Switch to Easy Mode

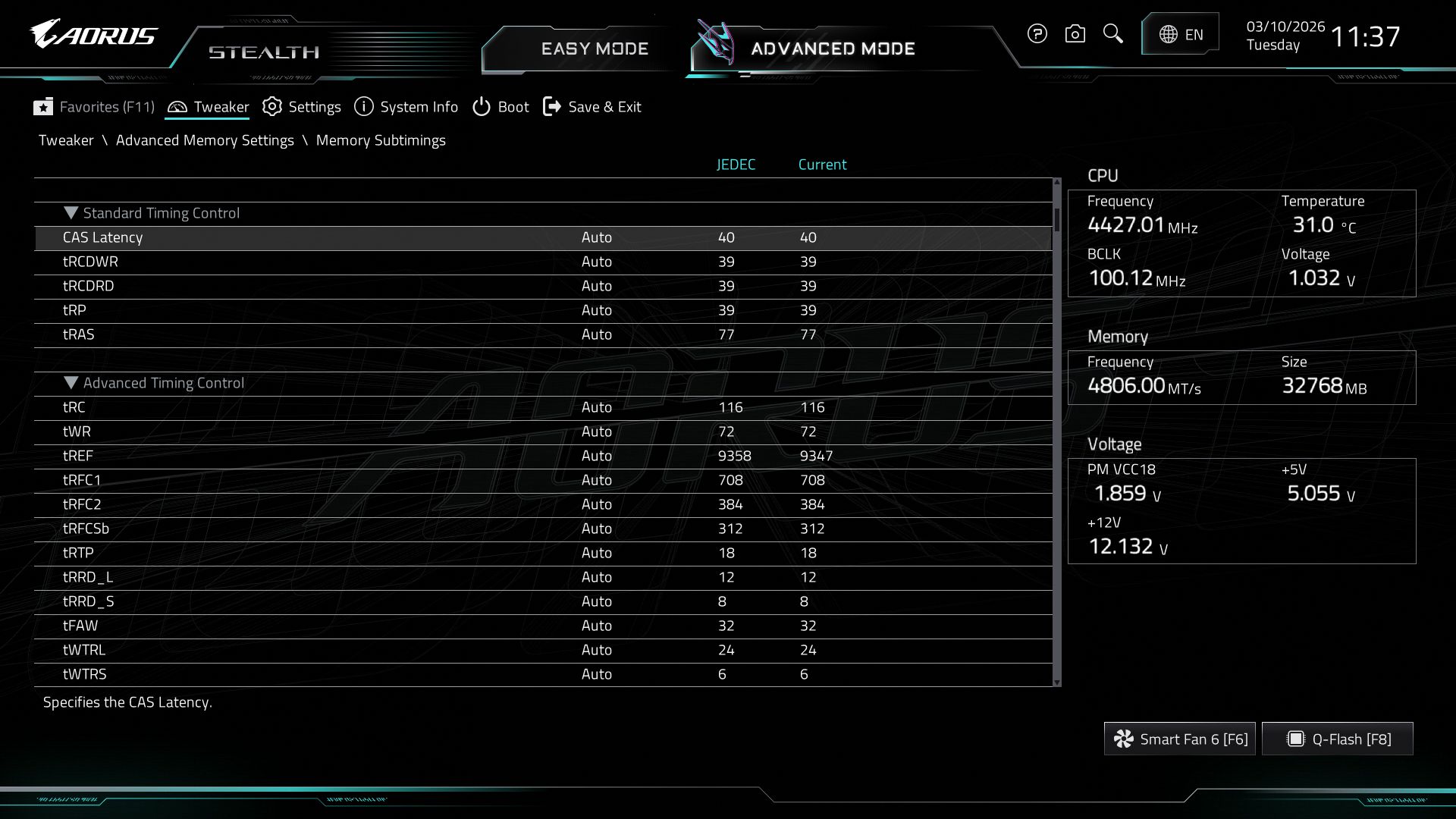pos(595,48)
